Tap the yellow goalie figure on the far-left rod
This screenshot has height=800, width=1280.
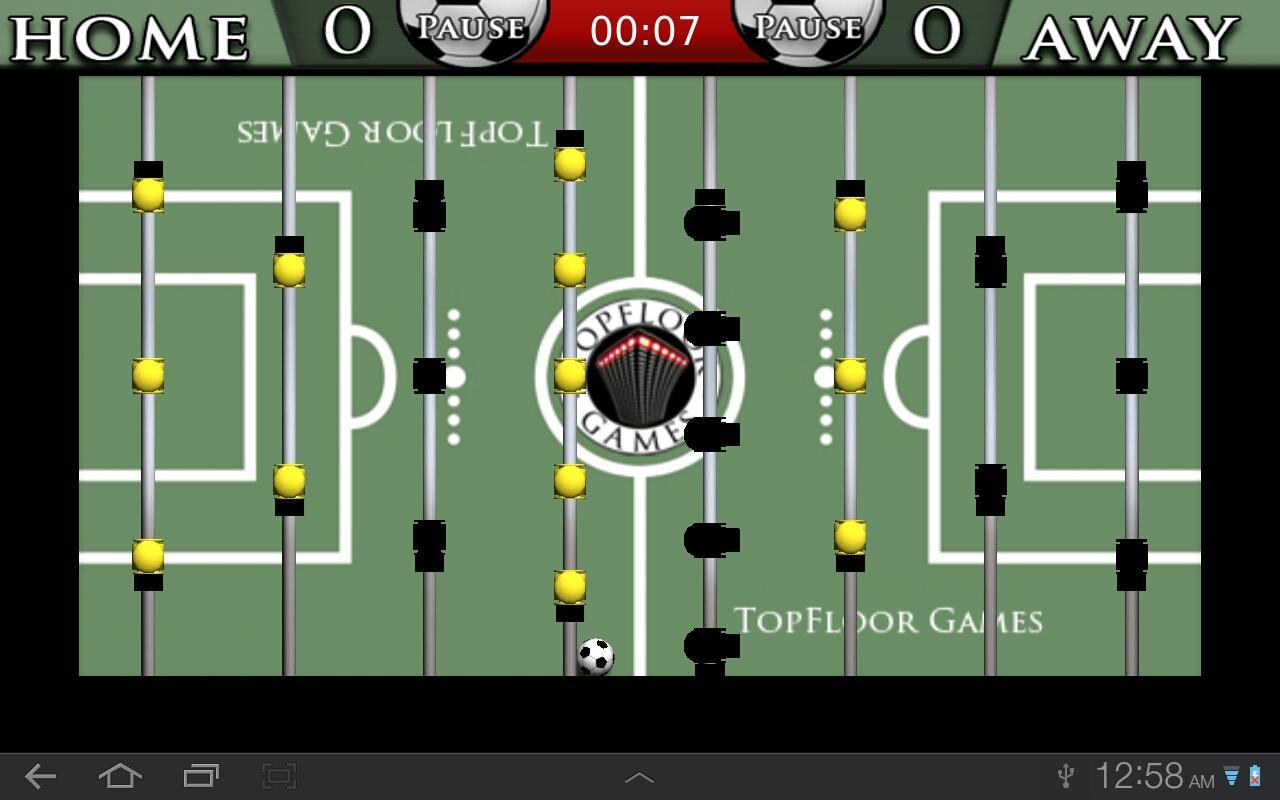point(146,375)
